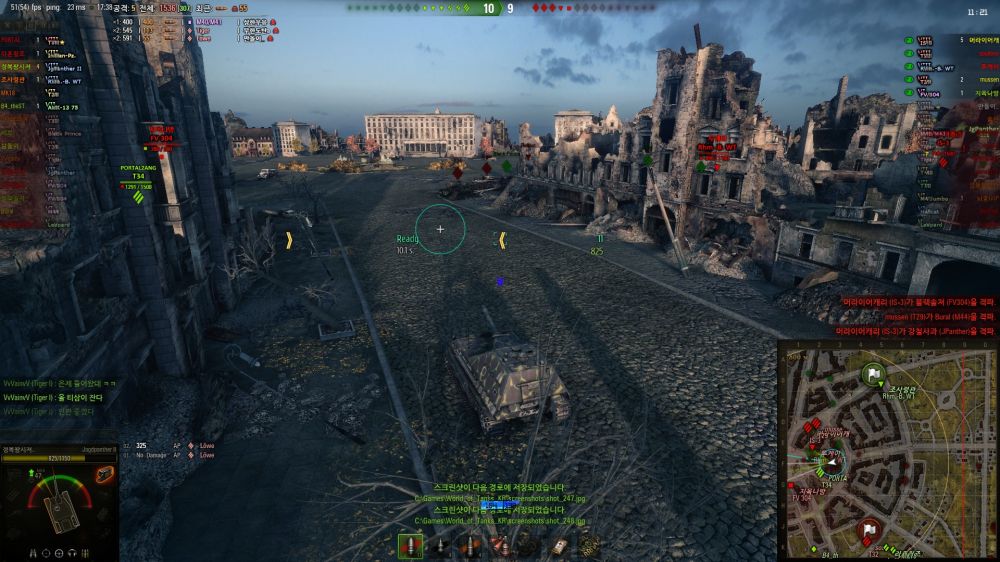Image resolution: width=1000 pixels, height=562 pixels.
Task: Click the minimap panel
Action: point(886,449)
